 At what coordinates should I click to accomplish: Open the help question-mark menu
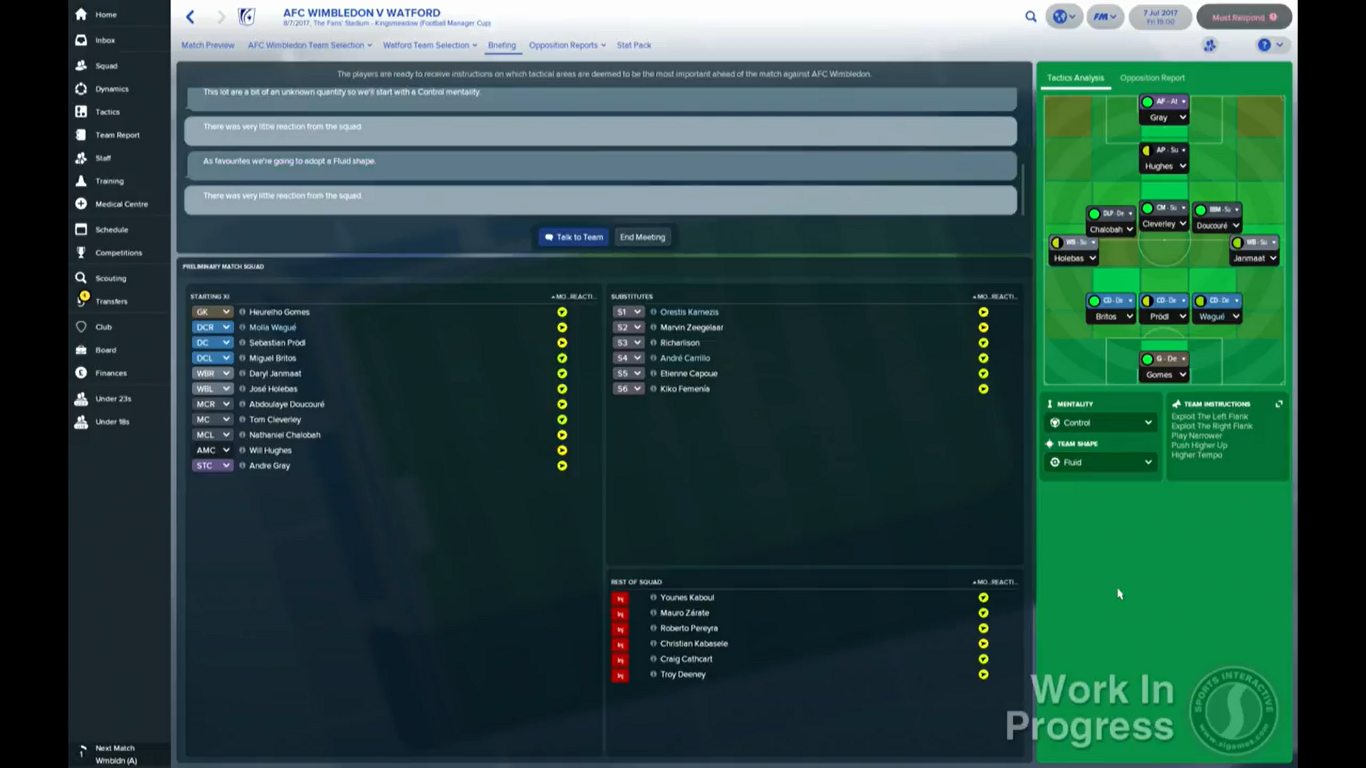click(1262, 45)
